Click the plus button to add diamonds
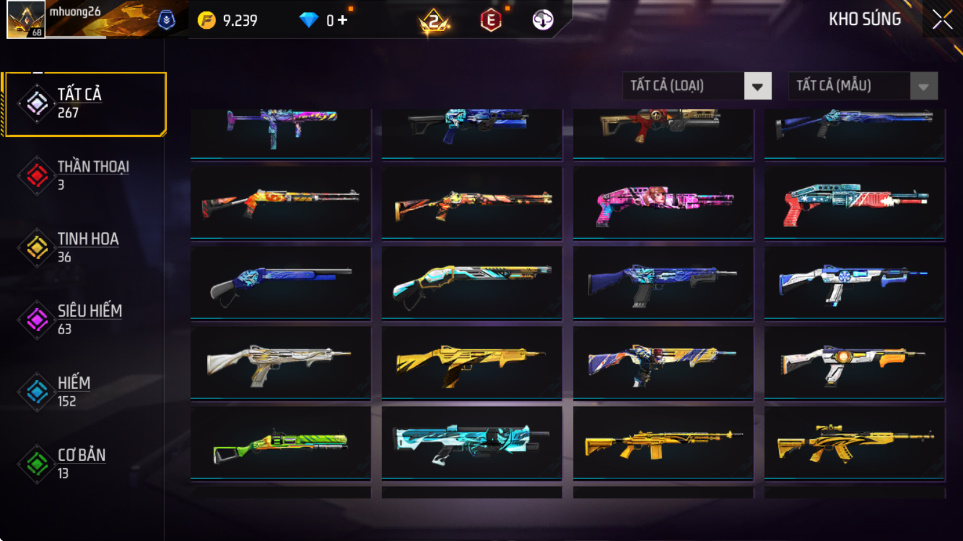This screenshot has height=541, width=963. click(343, 20)
